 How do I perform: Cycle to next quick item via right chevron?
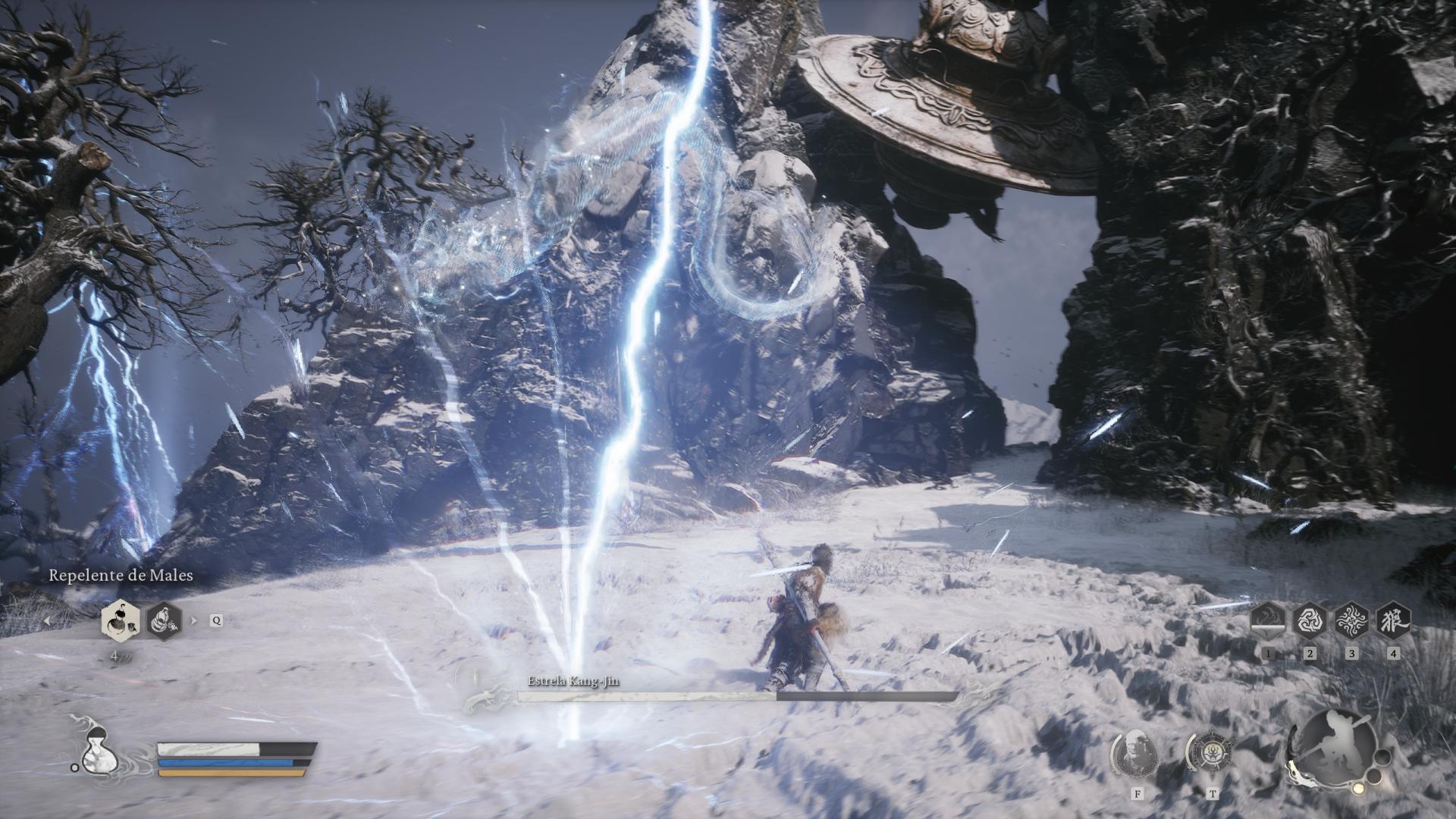193,620
